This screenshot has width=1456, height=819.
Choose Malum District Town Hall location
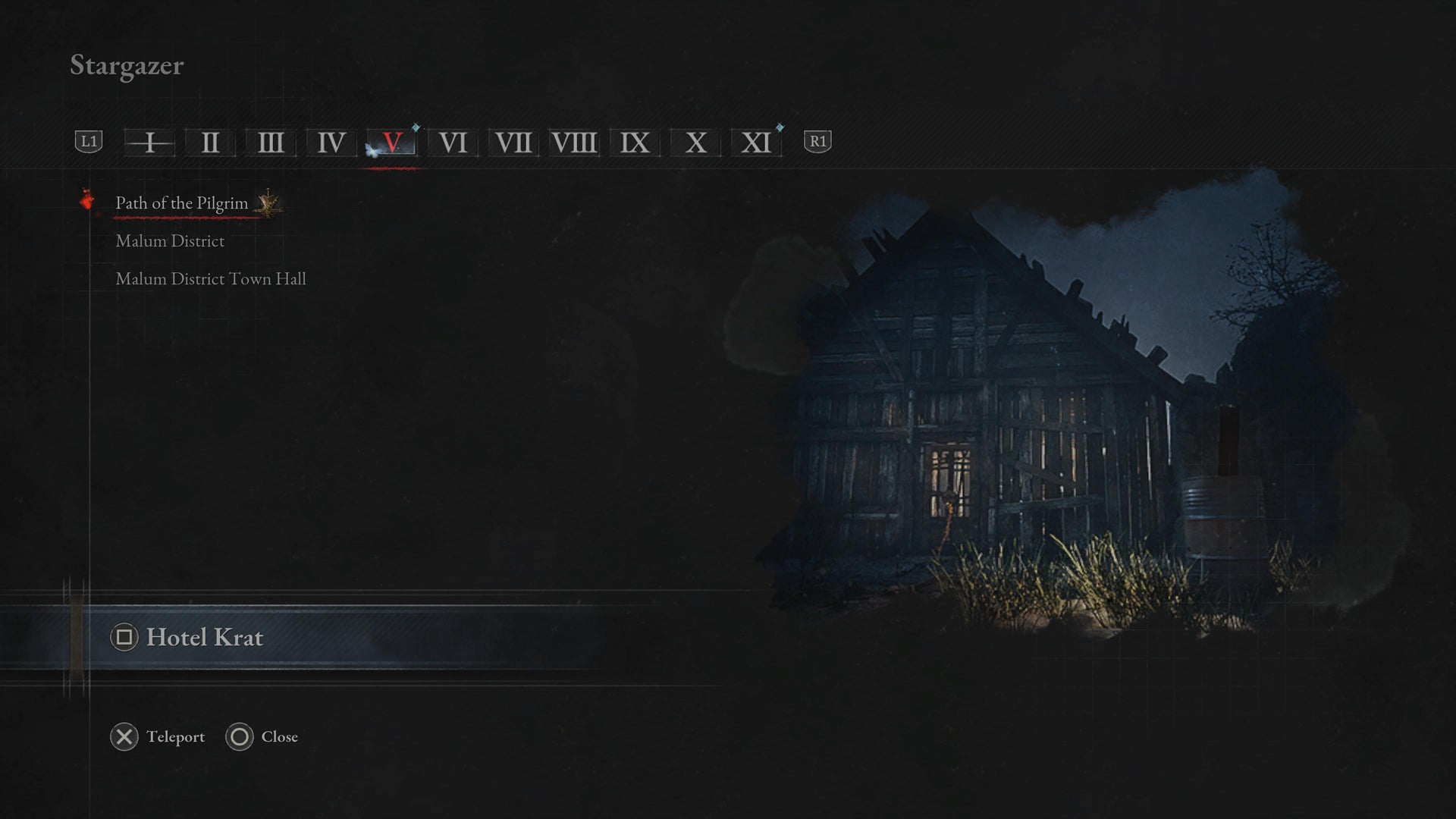pos(211,279)
